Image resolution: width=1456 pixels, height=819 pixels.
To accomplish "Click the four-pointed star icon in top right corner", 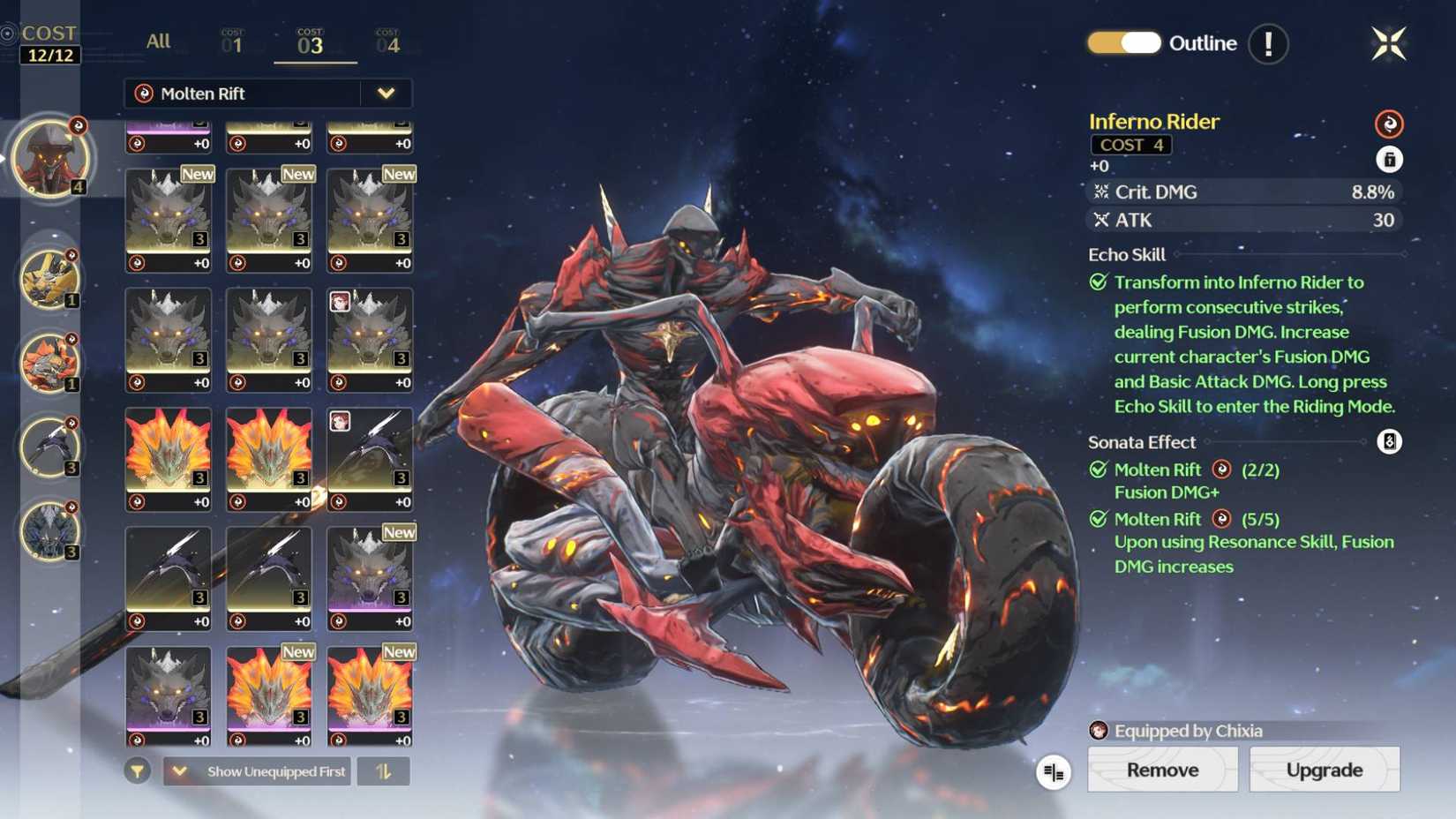I will click(1390, 42).
